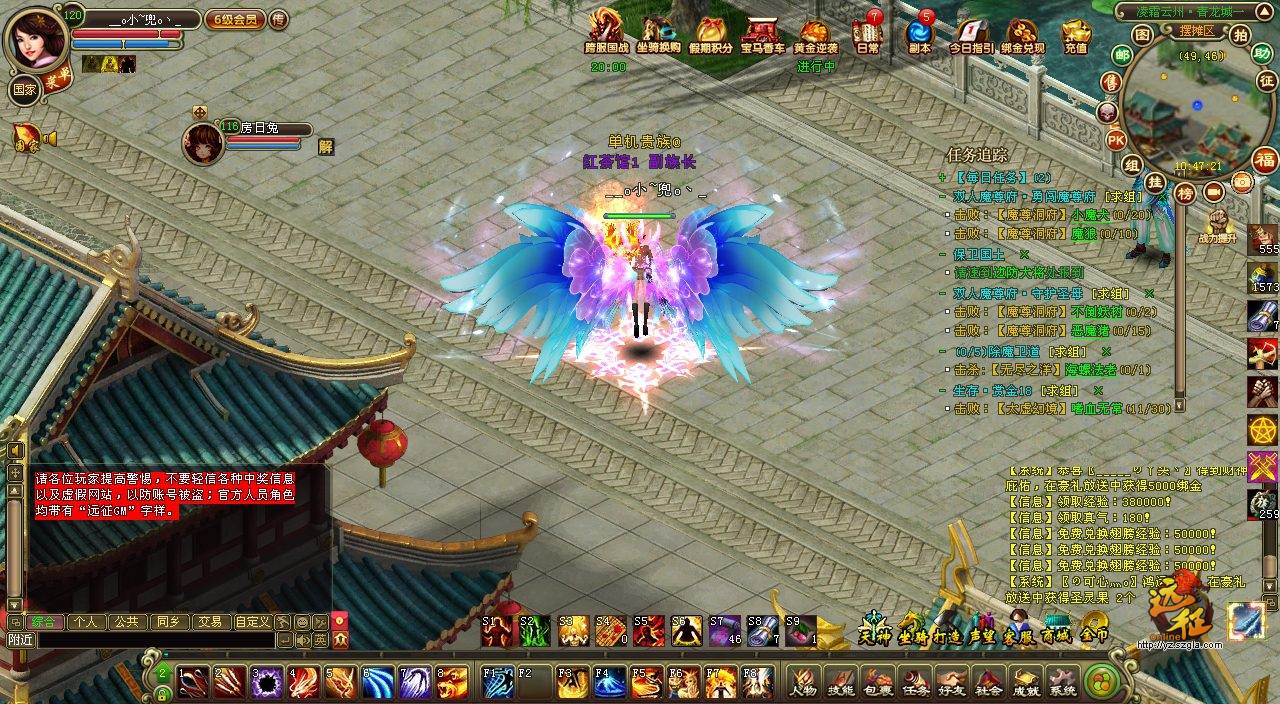
Task: Toggle the PK mode button
Action: pos(1116,140)
